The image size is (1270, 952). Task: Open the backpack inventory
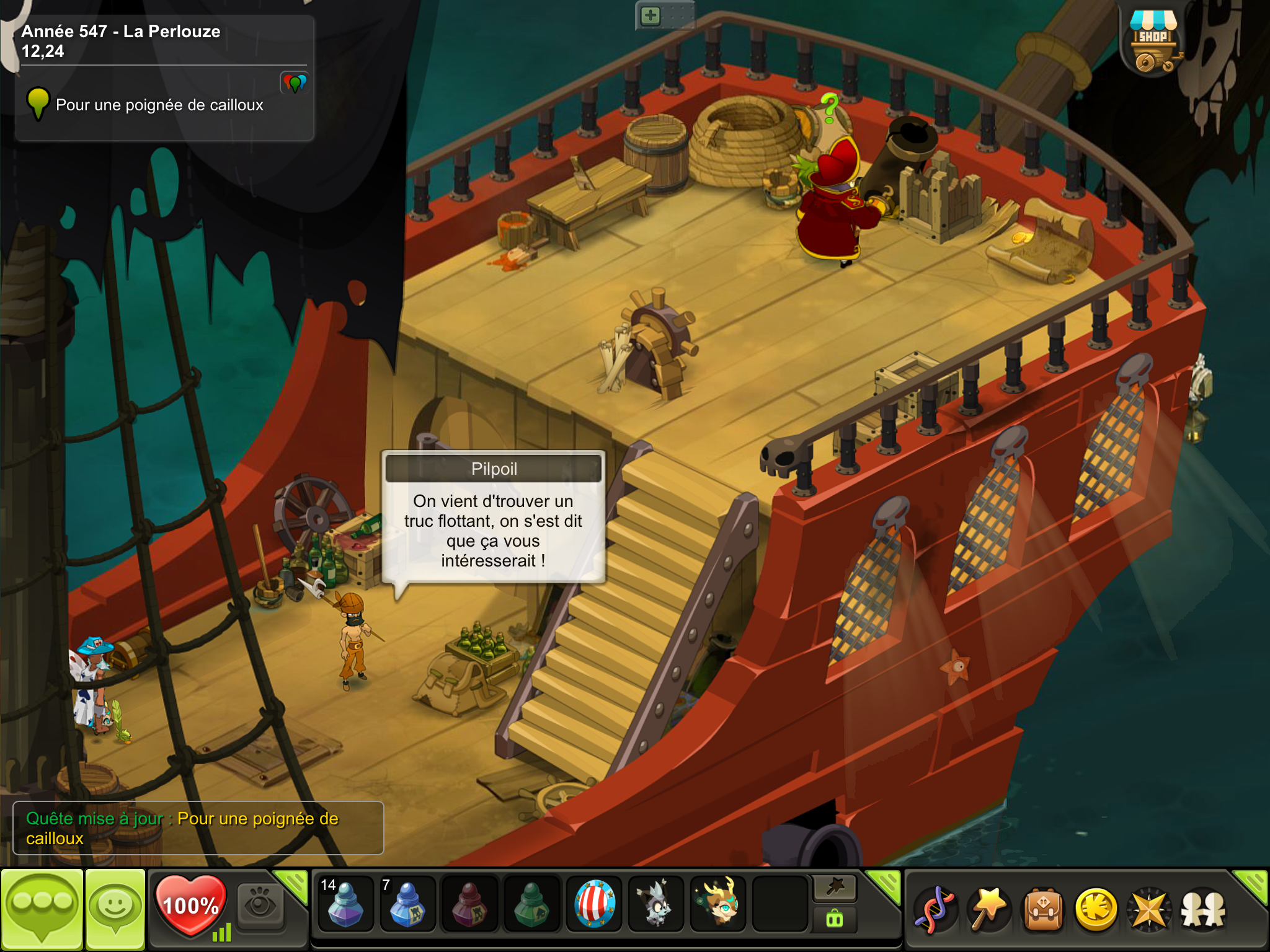pyautogui.click(x=1043, y=910)
